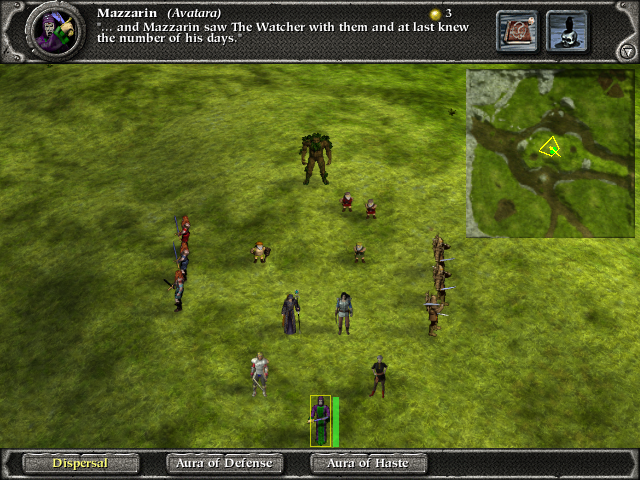The width and height of the screenshot is (640, 480).
Task: Click the minimap overview
Action: 550,153
